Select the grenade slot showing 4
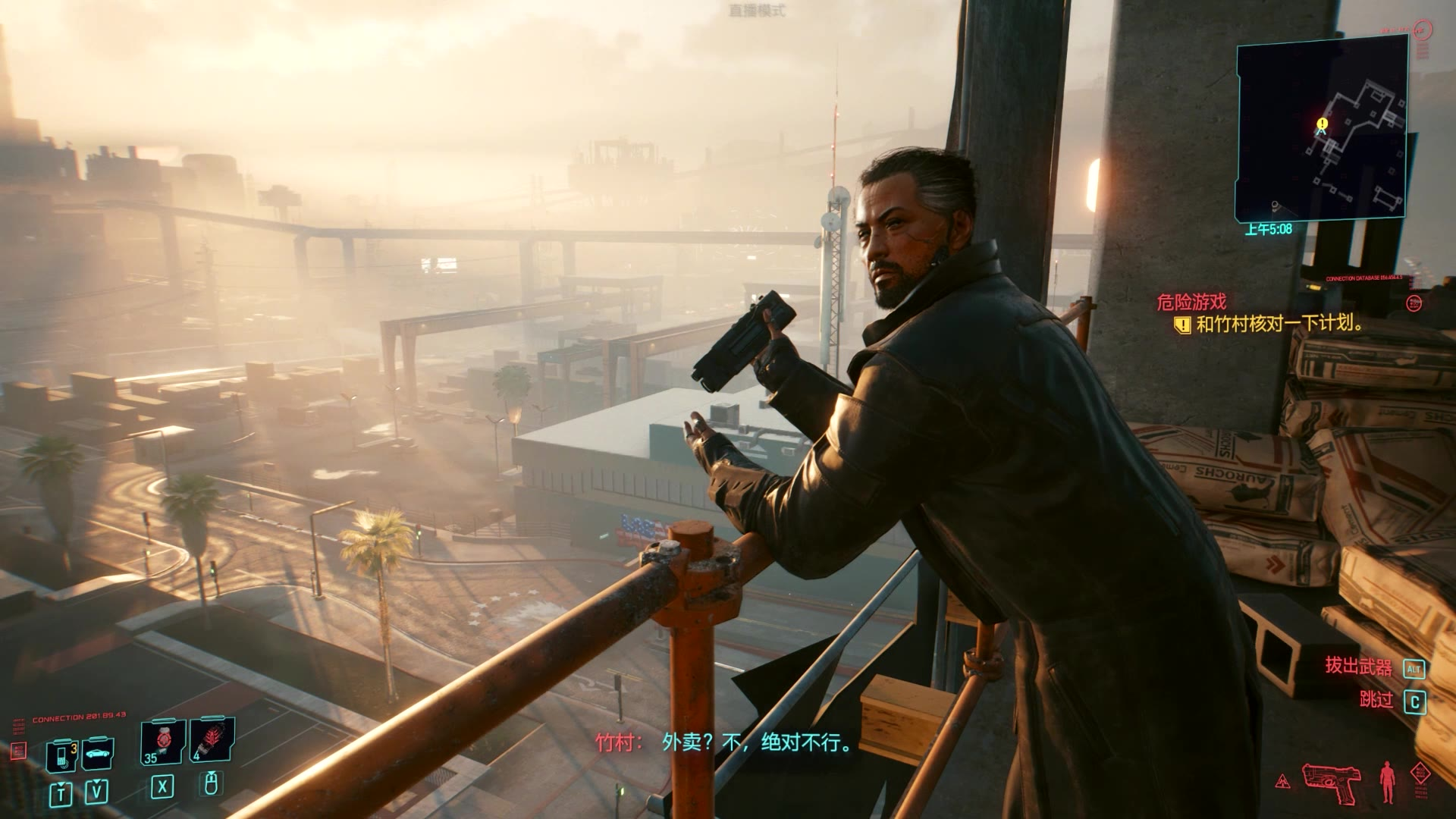Screen dimensions: 1456x819 [212, 739]
